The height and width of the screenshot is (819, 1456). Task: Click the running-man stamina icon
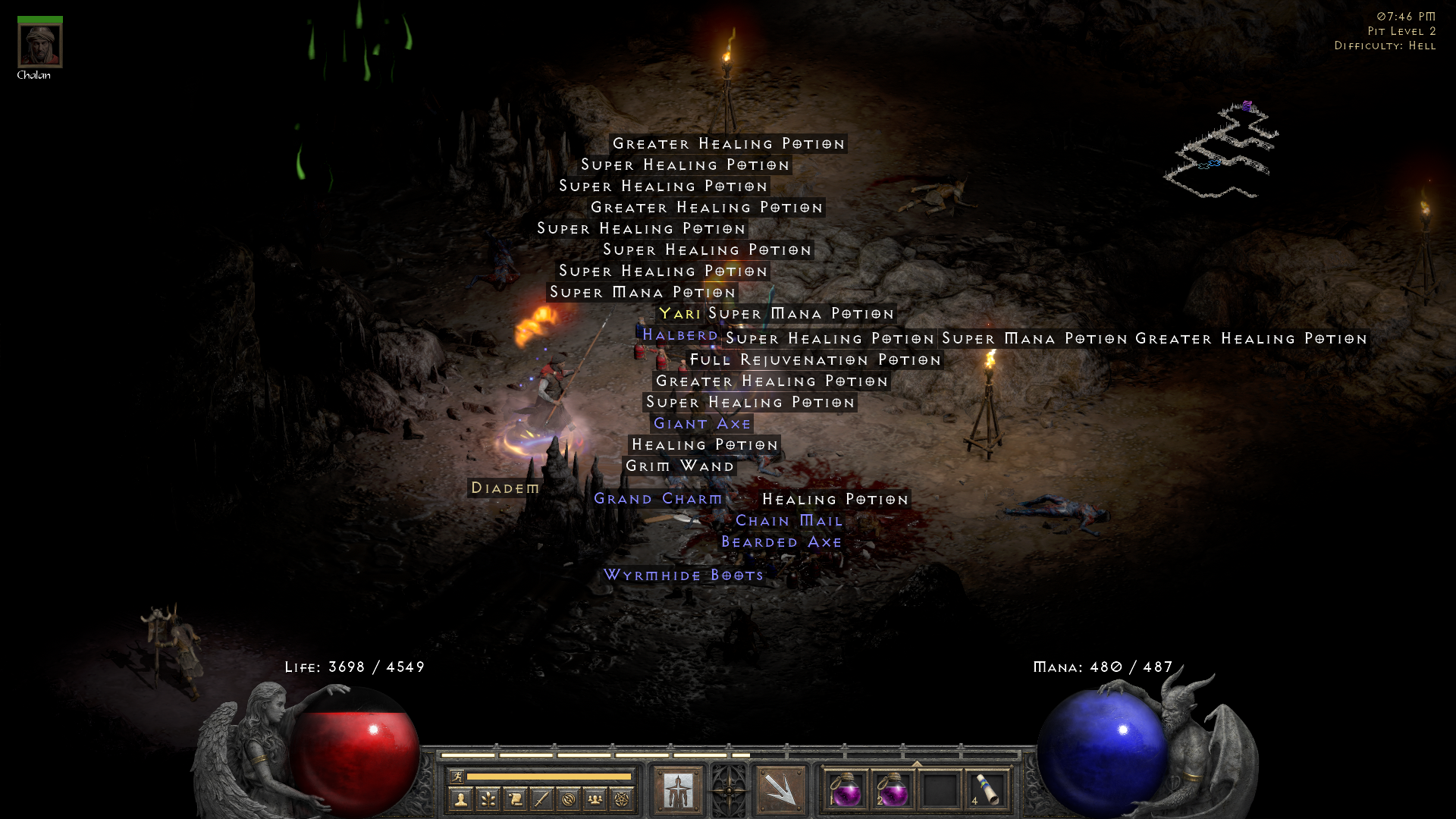coord(457,777)
